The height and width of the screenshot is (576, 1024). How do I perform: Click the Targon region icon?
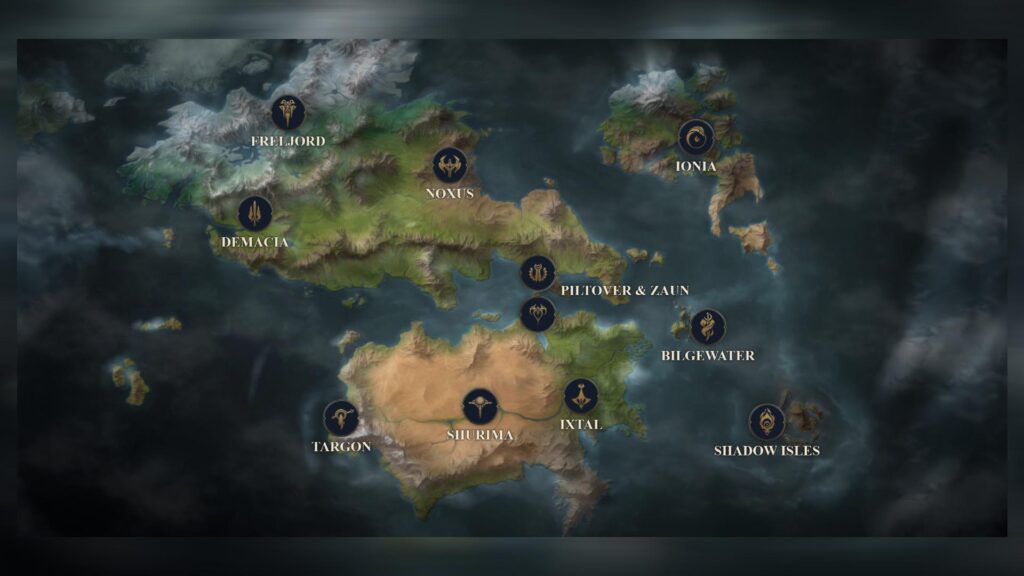click(x=341, y=418)
